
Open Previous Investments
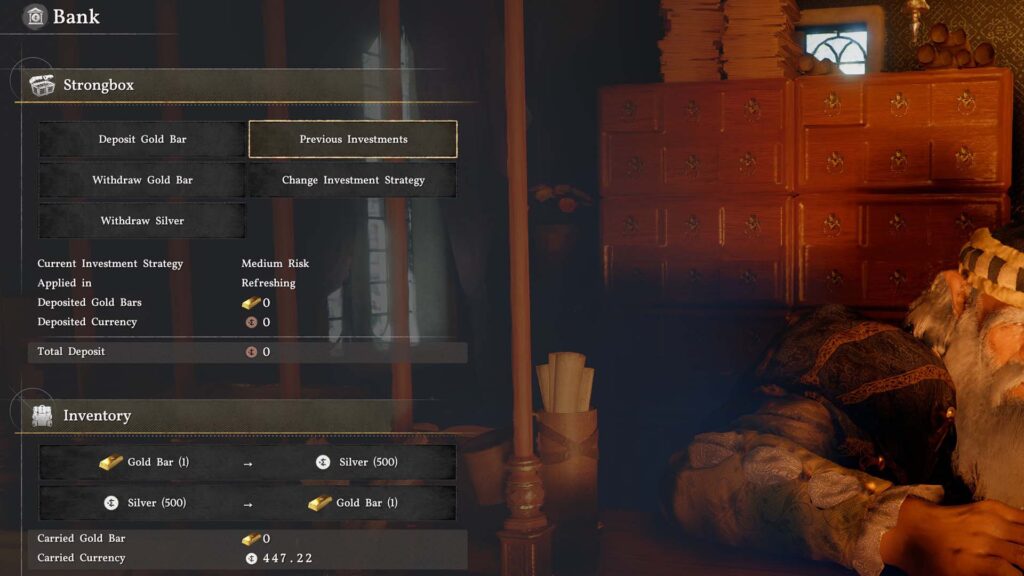pyautogui.click(x=353, y=139)
